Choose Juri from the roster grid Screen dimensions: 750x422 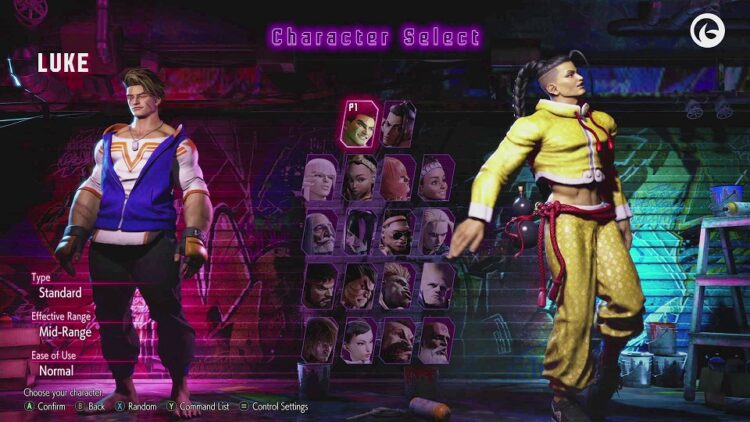(x=360, y=231)
